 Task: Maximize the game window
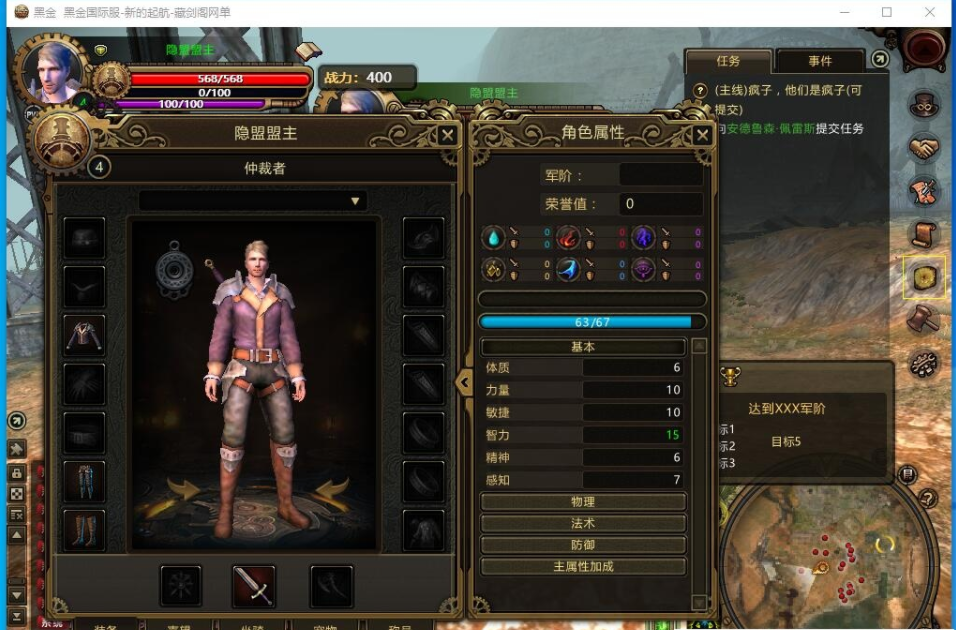click(886, 12)
